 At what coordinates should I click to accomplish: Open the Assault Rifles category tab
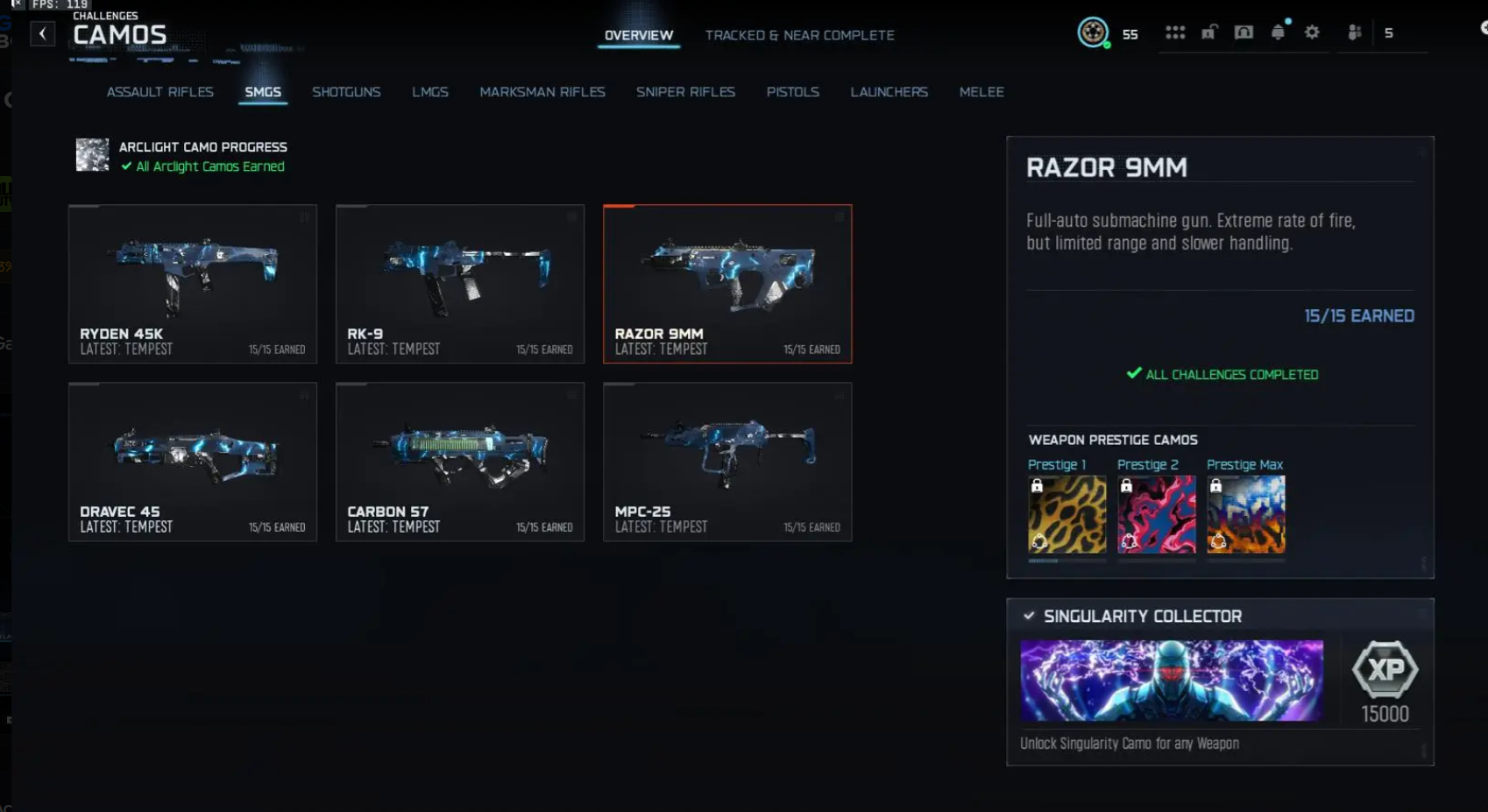tap(159, 92)
